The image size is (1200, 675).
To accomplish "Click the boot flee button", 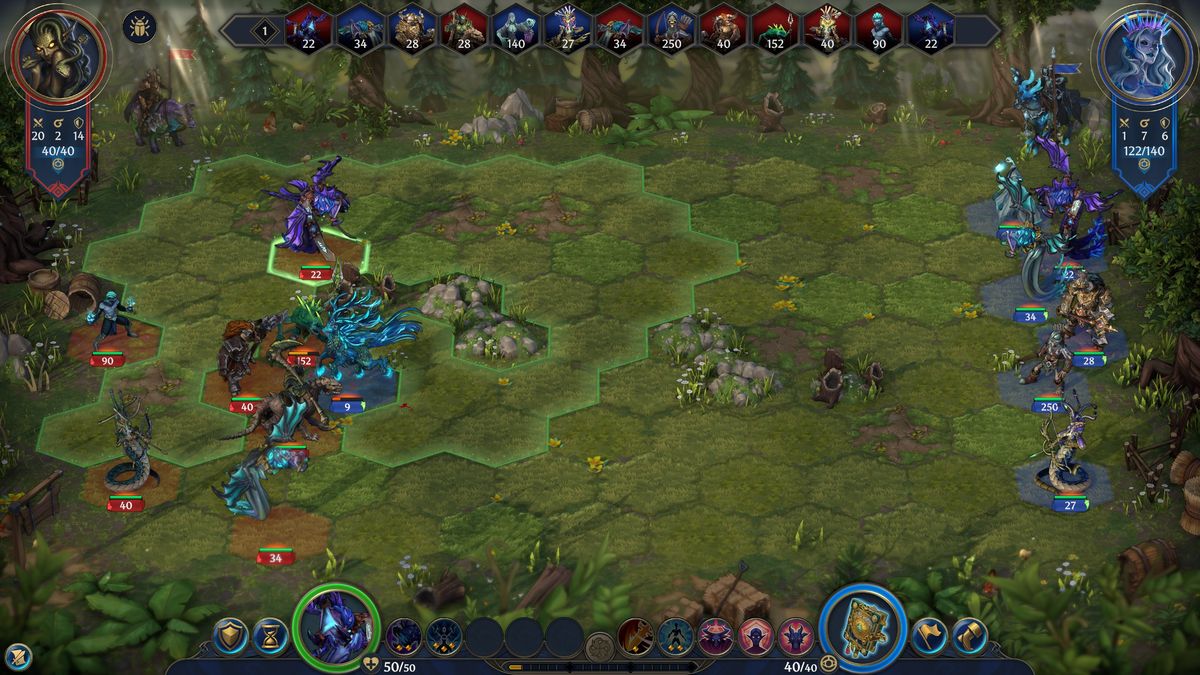I will pos(969,635).
